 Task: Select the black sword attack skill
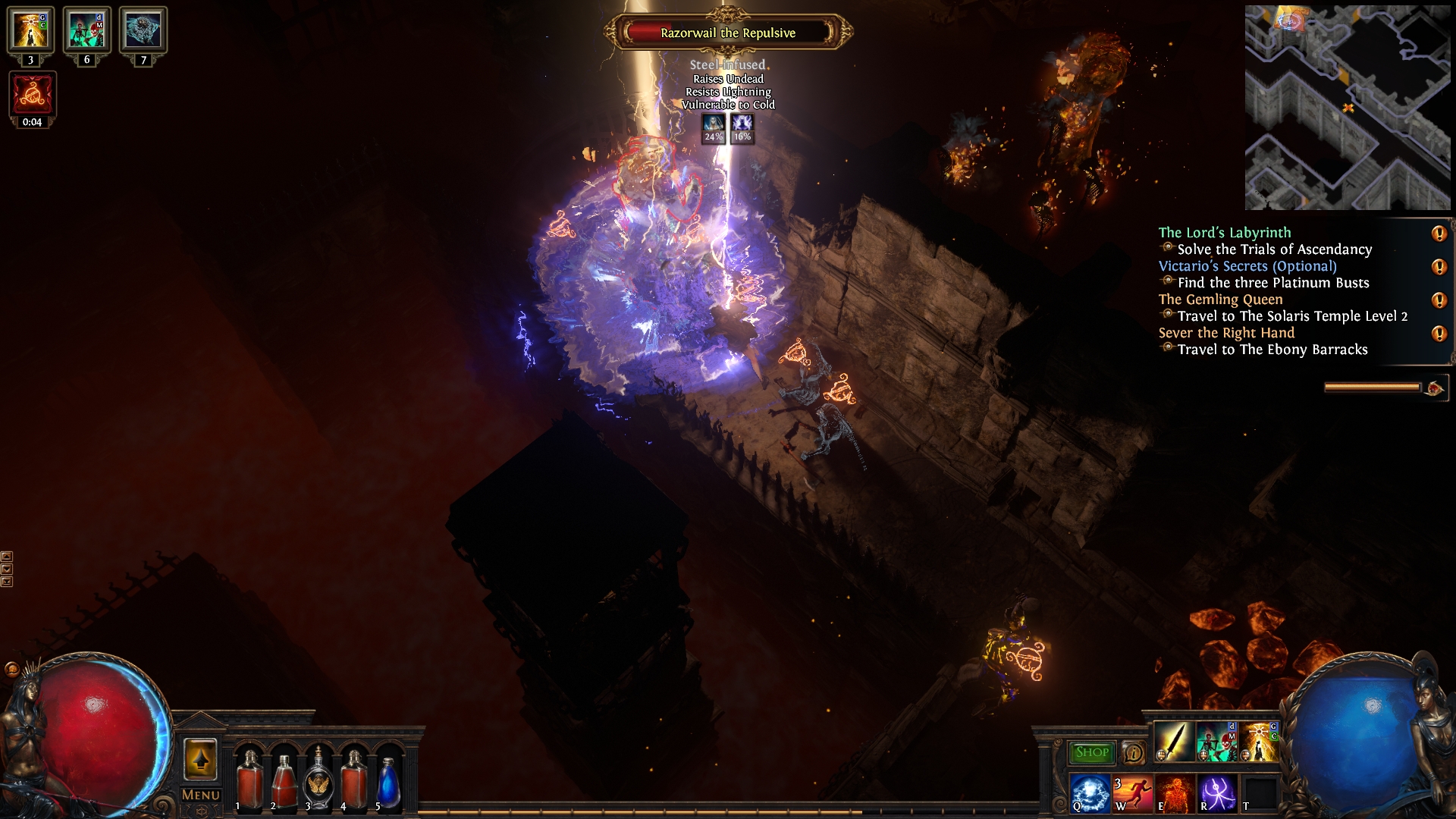(x=1173, y=742)
